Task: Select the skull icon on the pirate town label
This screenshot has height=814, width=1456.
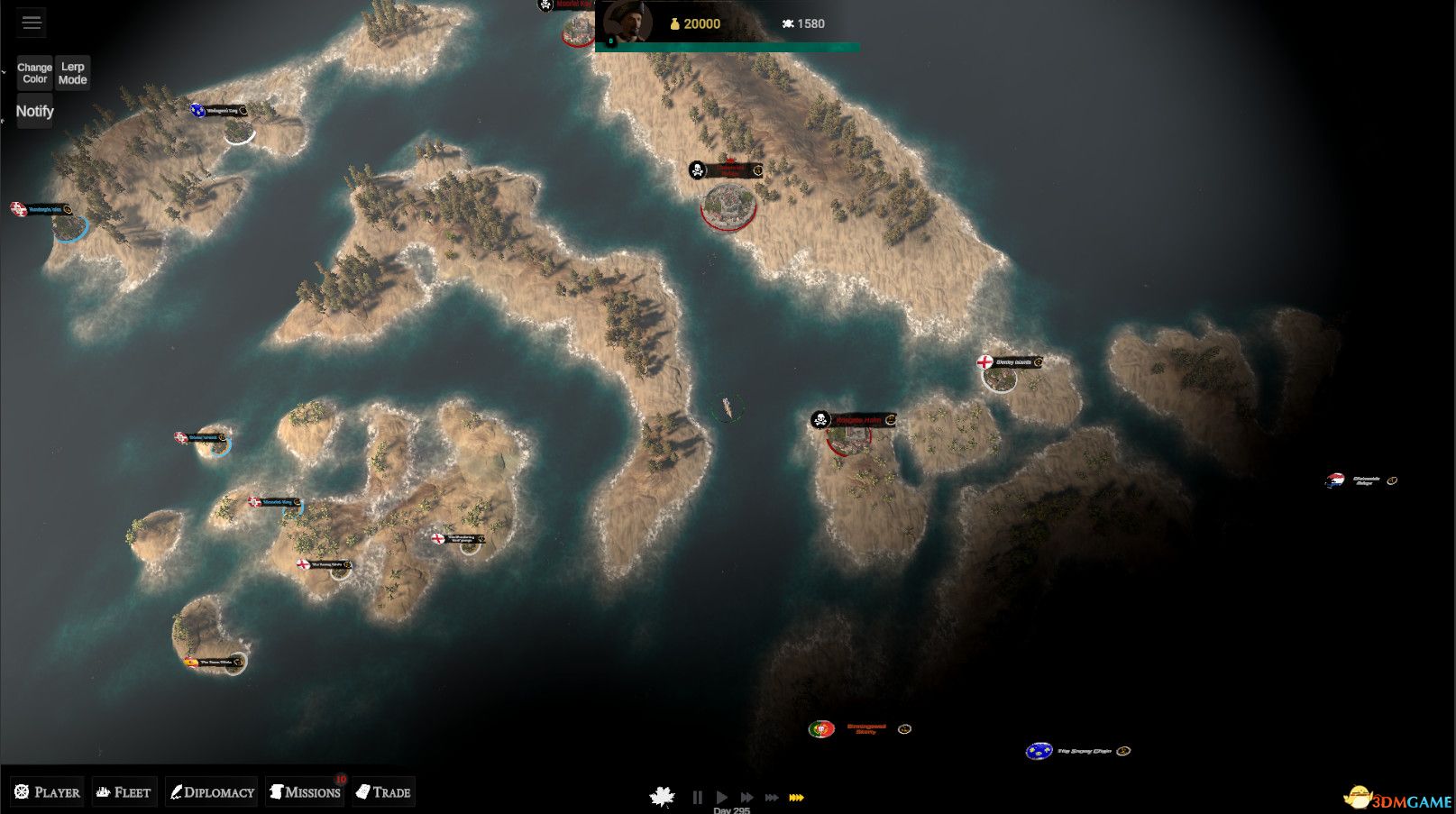Action: 697,169
